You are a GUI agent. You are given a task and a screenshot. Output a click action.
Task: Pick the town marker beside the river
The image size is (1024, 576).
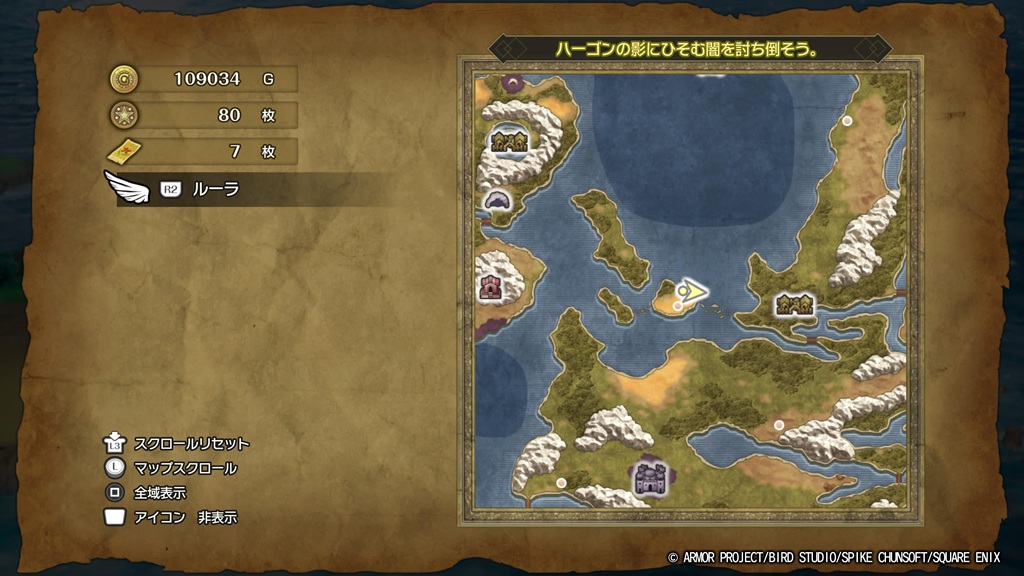point(794,303)
